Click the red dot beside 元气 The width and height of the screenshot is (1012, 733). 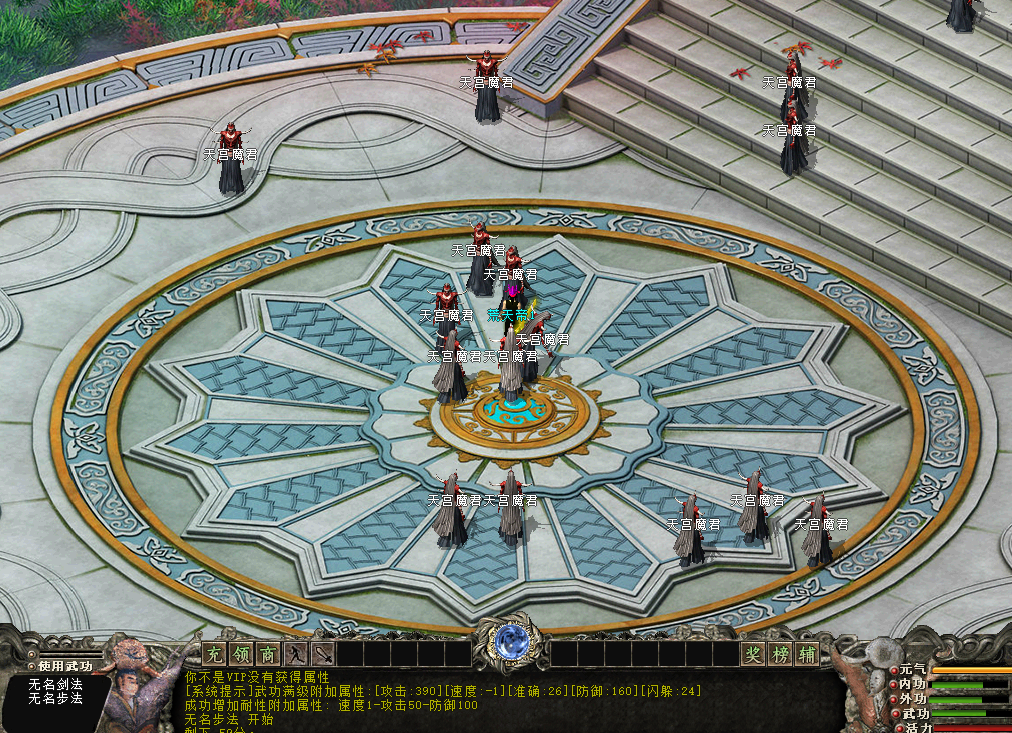click(x=894, y=669)
